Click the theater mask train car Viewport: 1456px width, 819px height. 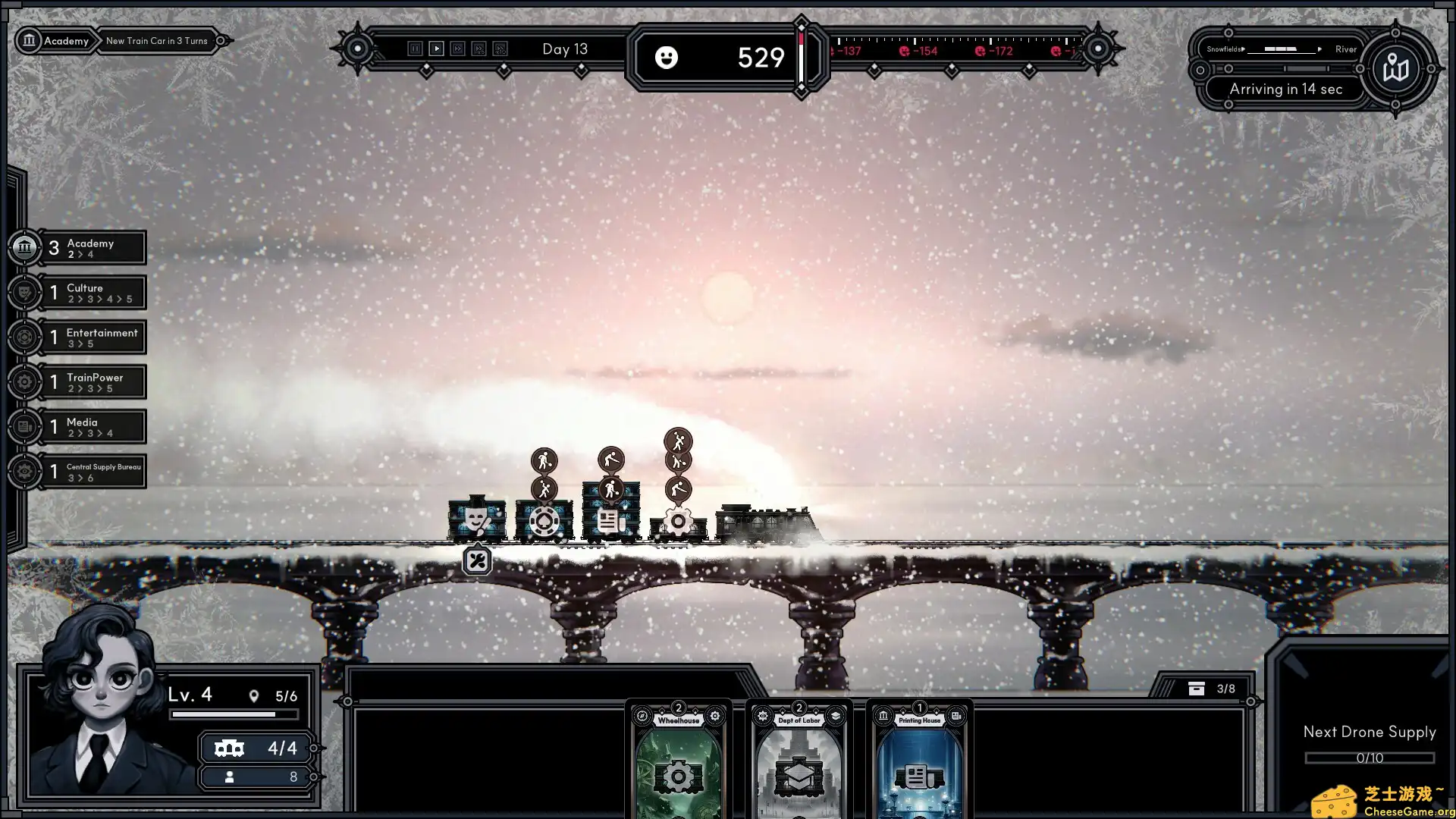(478, 517)
